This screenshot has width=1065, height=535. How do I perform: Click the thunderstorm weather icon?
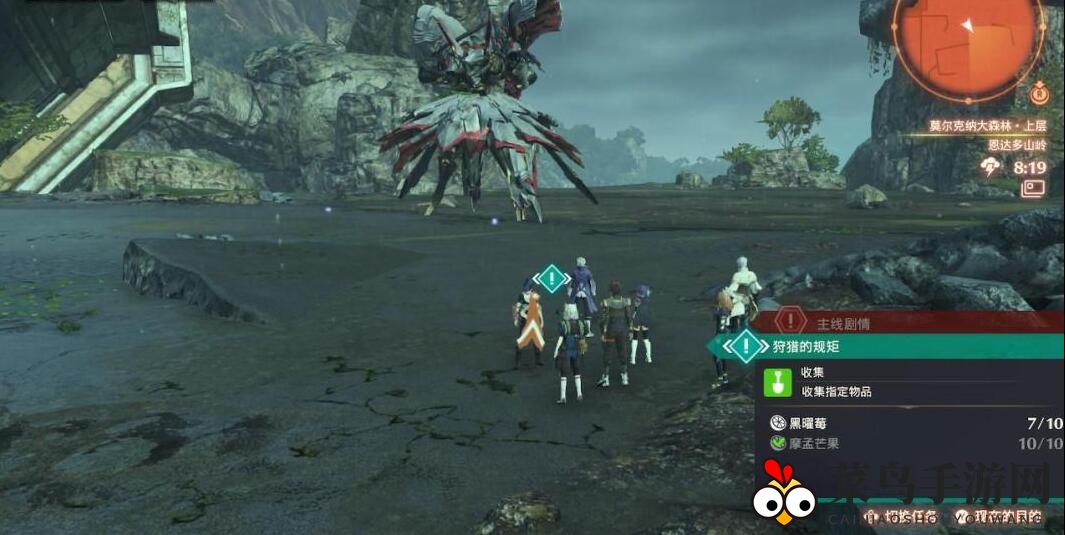[x=992, y=167]
